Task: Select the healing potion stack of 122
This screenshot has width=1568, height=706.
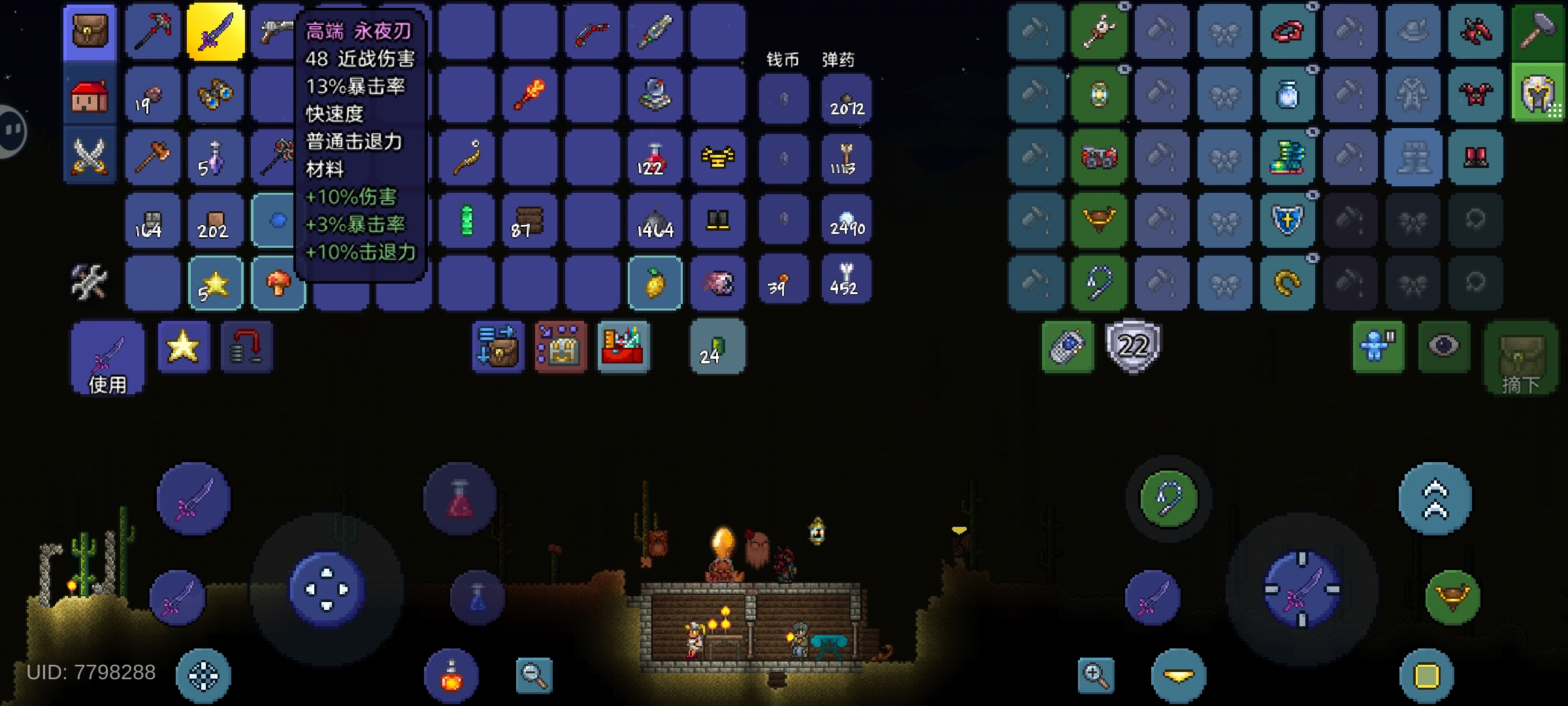Action: [654, 158]
